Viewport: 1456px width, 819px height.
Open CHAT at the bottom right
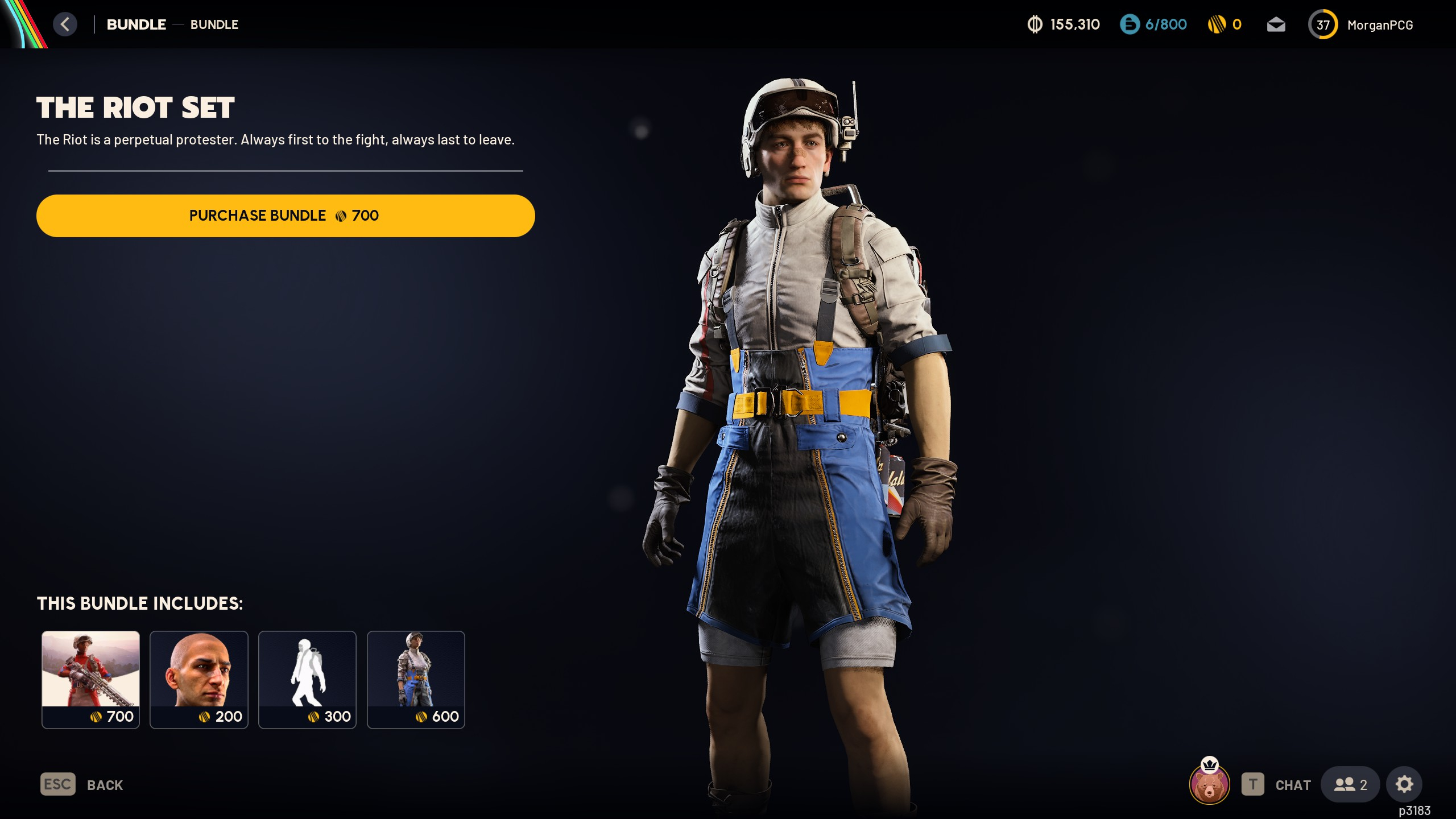1293,784
